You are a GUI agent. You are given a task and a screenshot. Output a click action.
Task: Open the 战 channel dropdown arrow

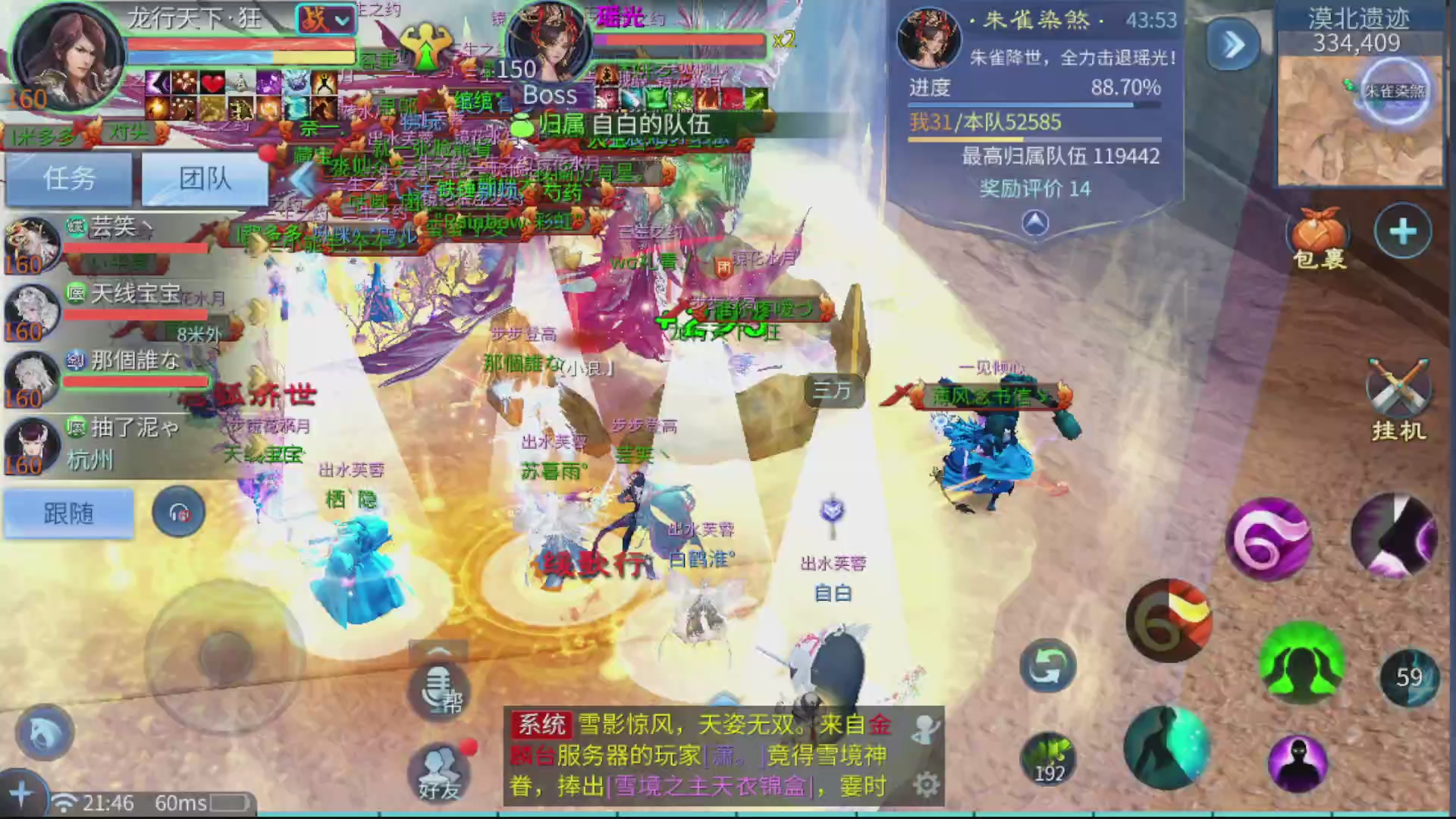(340, 20)
